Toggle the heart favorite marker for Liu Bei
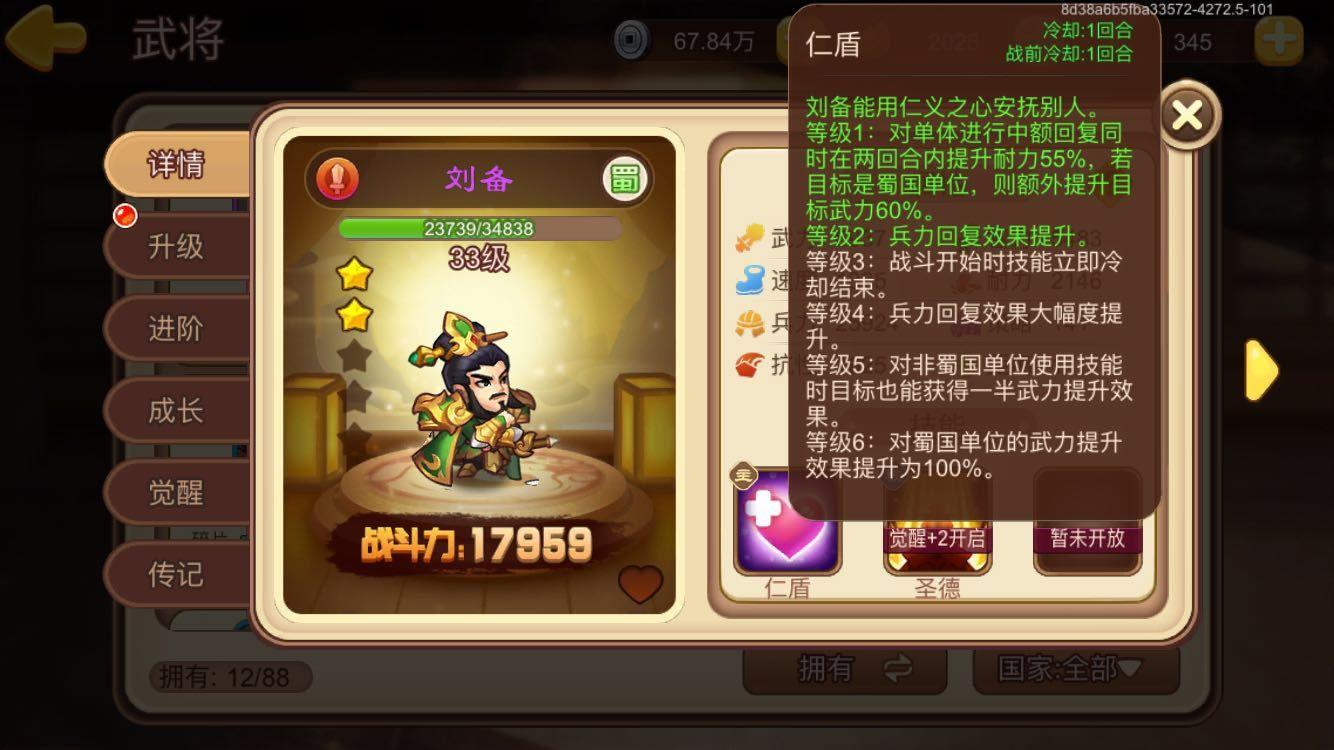1334x750 pixels. tap(640, 585)
